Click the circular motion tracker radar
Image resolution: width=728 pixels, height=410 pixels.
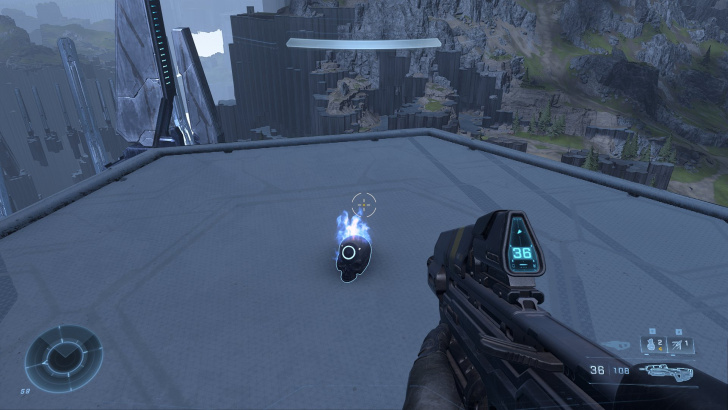pyautogui.click(x=62, y=356)
